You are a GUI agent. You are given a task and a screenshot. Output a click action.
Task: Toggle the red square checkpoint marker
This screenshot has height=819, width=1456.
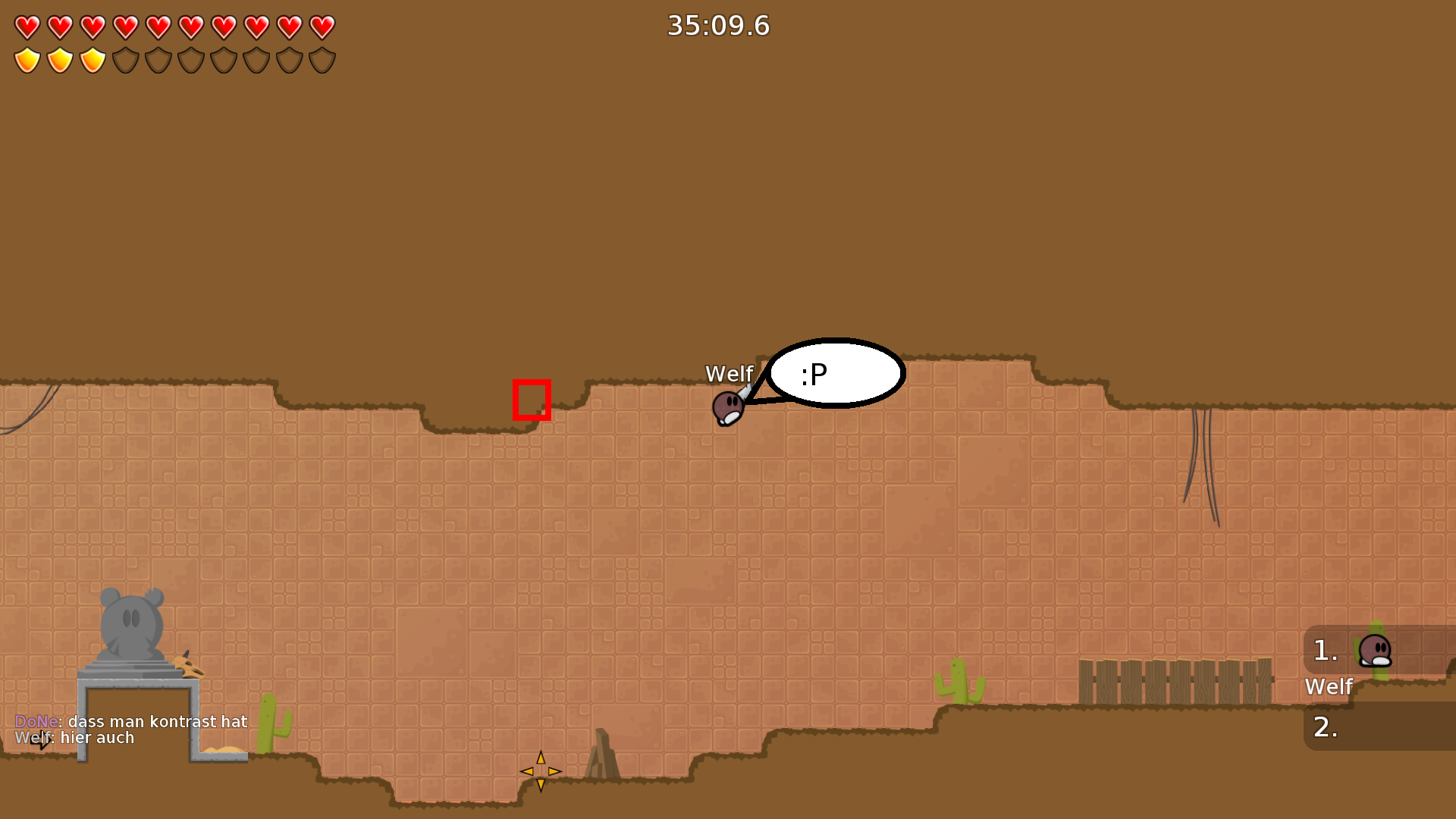click(x=531, y=400)
